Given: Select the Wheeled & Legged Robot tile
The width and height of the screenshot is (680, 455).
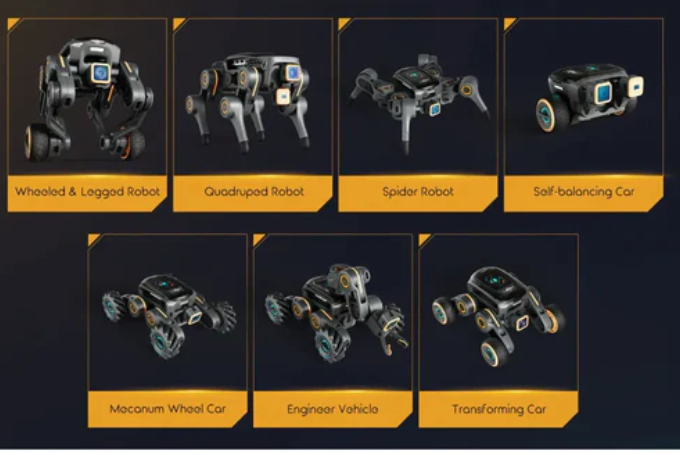Looking at the screenshot, I should click(88, 114).
